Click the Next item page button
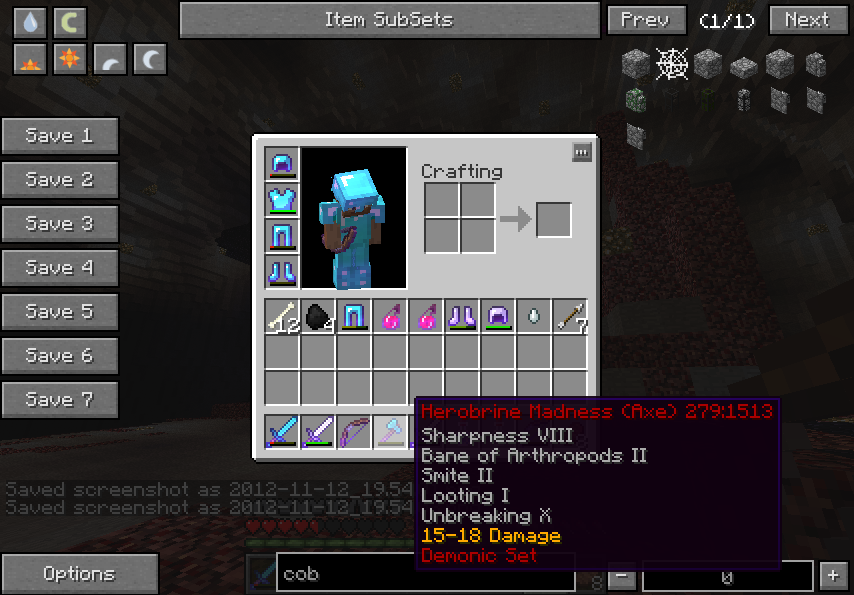This screenshot has width=854, height=595. pyautogui.click(x=807, y=20)
